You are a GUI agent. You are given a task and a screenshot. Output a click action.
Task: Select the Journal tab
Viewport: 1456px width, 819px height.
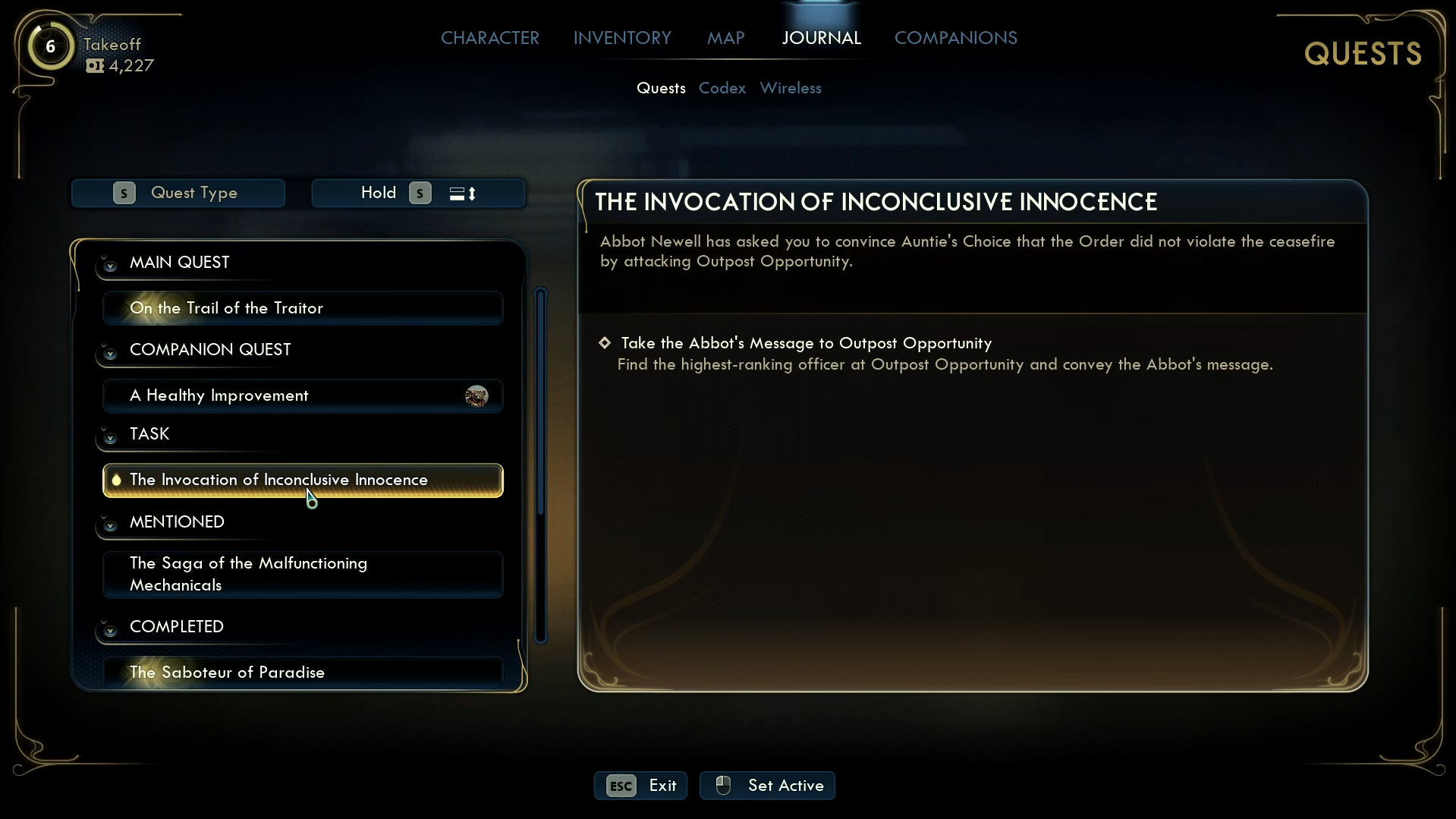click(x=821, y=38)
